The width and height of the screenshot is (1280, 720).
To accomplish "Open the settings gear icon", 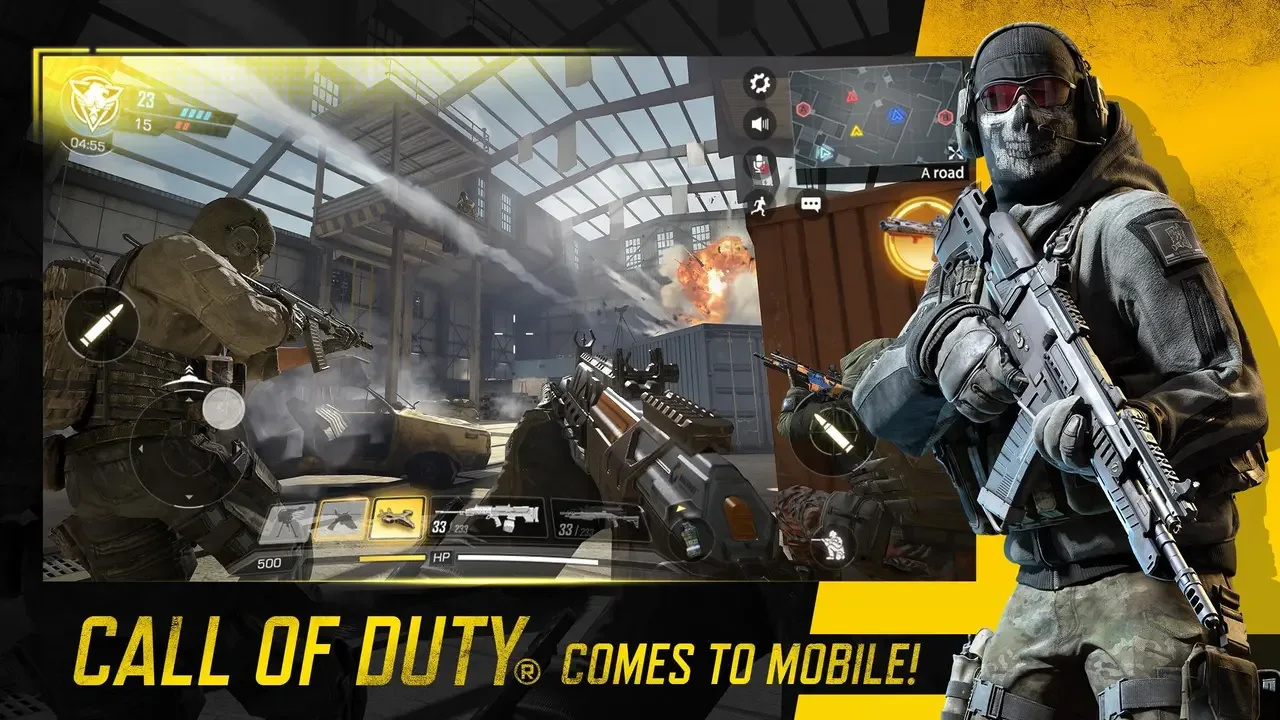I will click(x=758, y=84).
